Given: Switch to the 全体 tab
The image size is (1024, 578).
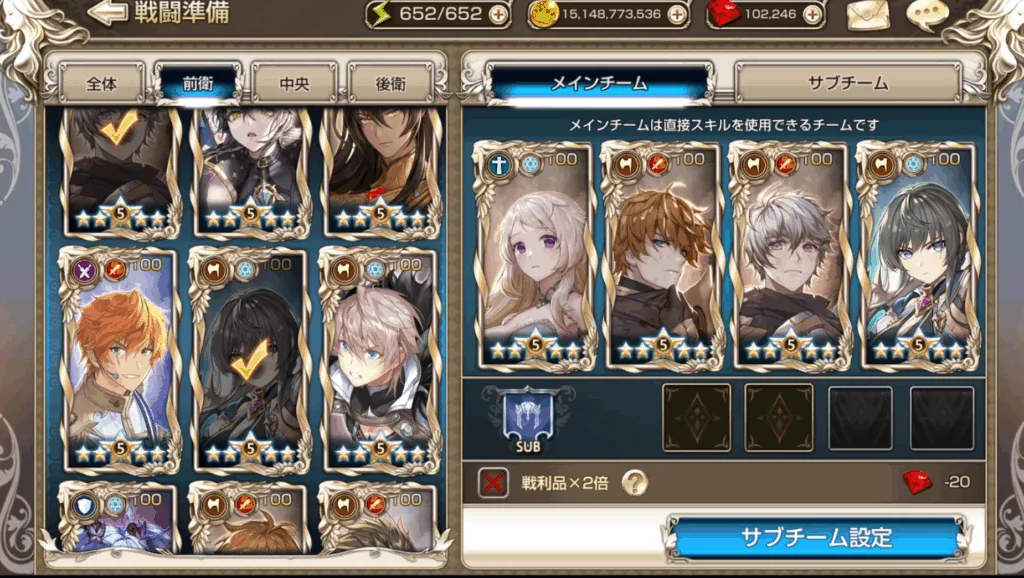Looking at the screenshot, I should tap(102, 83).
